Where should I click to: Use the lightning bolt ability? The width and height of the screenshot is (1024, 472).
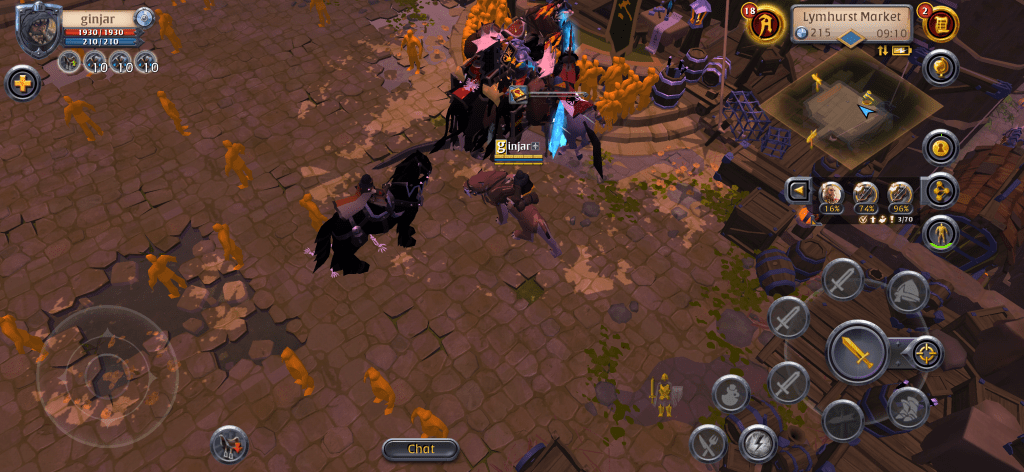click(758, 443)
